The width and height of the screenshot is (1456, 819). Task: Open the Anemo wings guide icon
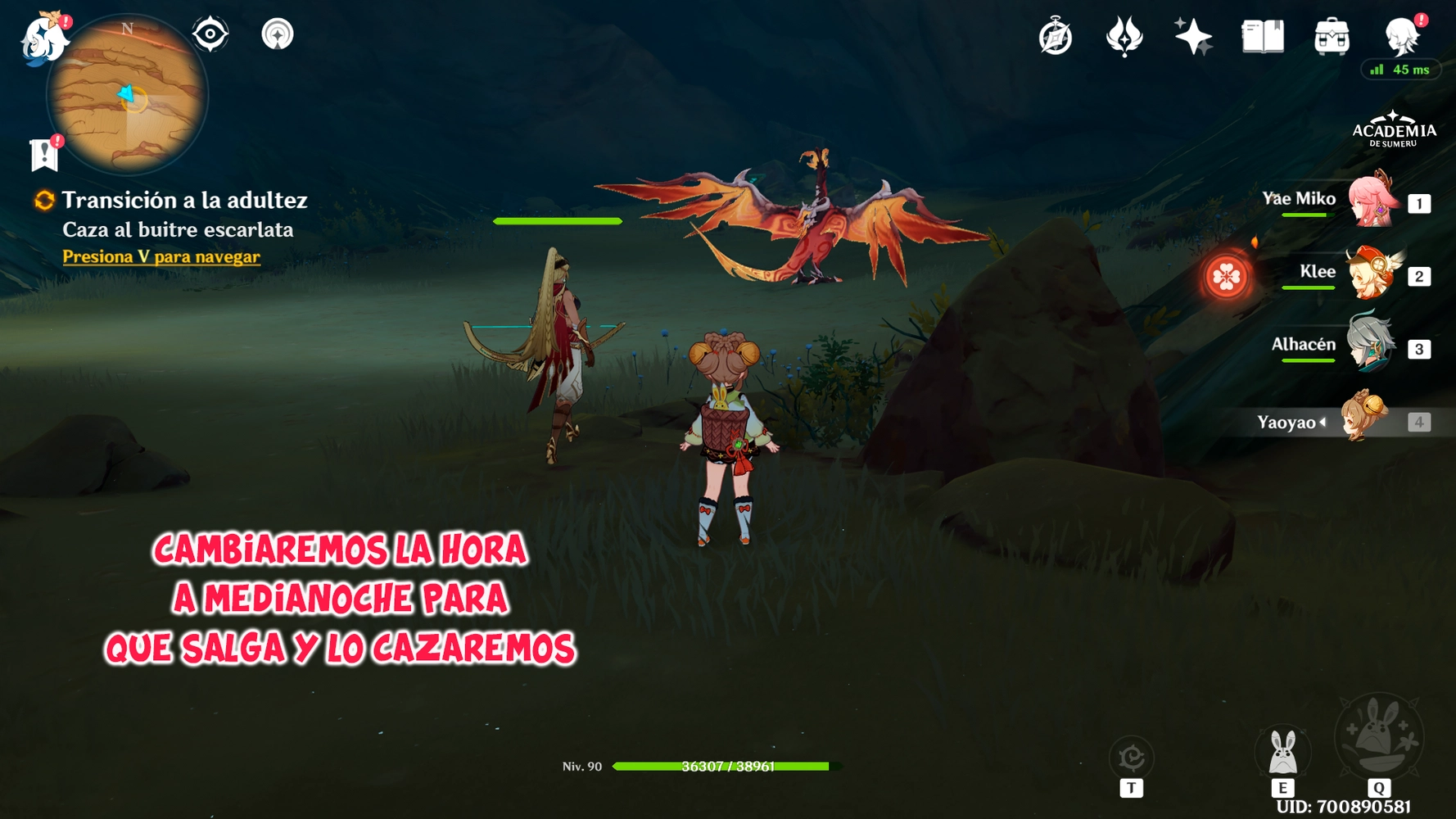(1125, 36)
